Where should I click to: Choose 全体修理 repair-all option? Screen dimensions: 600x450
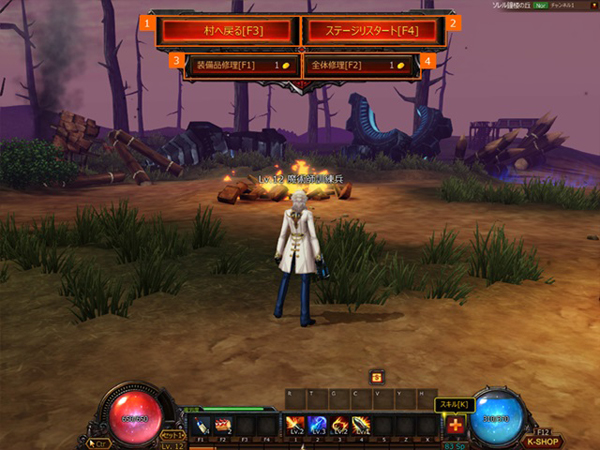[x=363, y=65]
